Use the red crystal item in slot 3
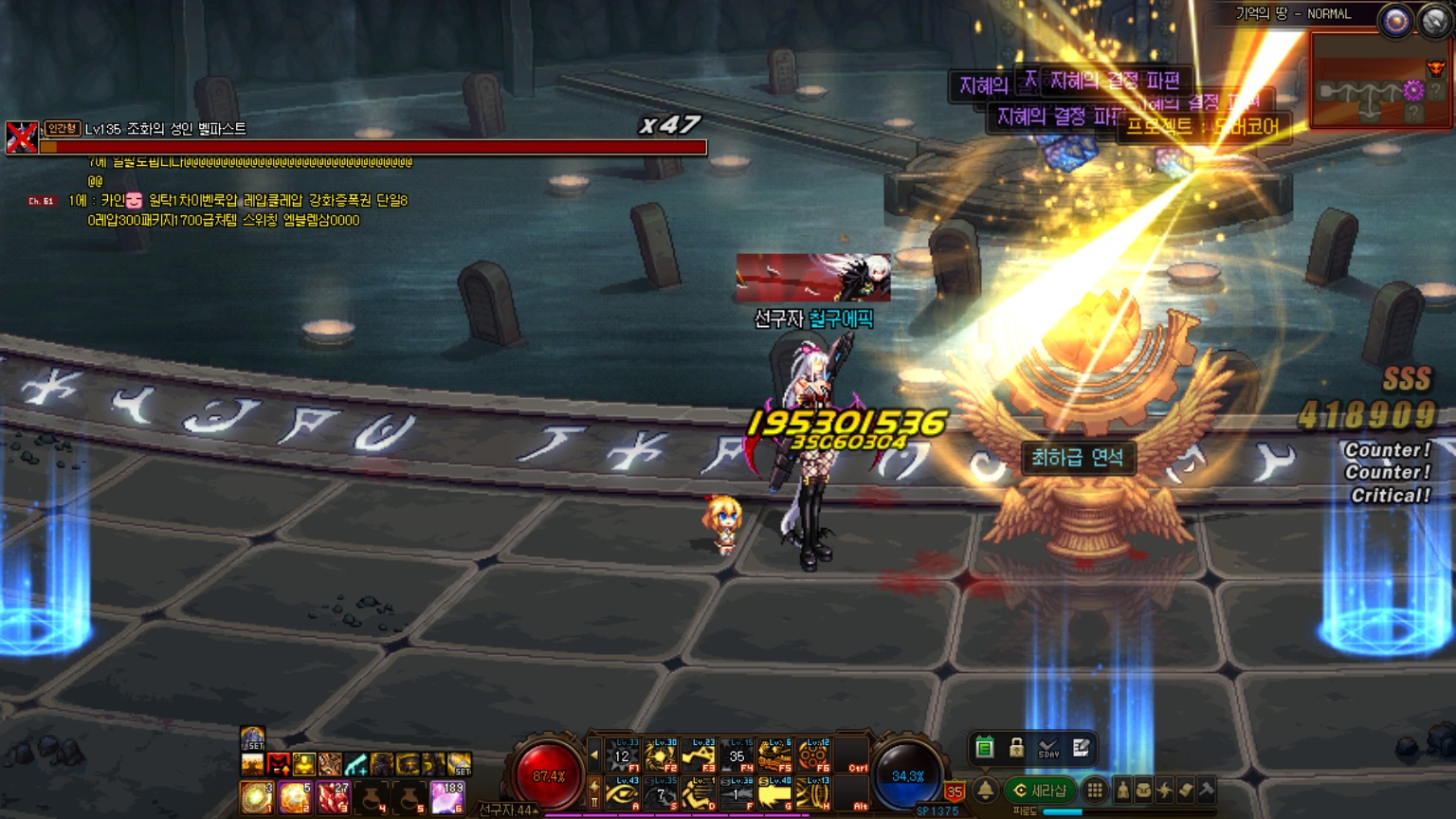1456x819 pixels. point(333,798)
